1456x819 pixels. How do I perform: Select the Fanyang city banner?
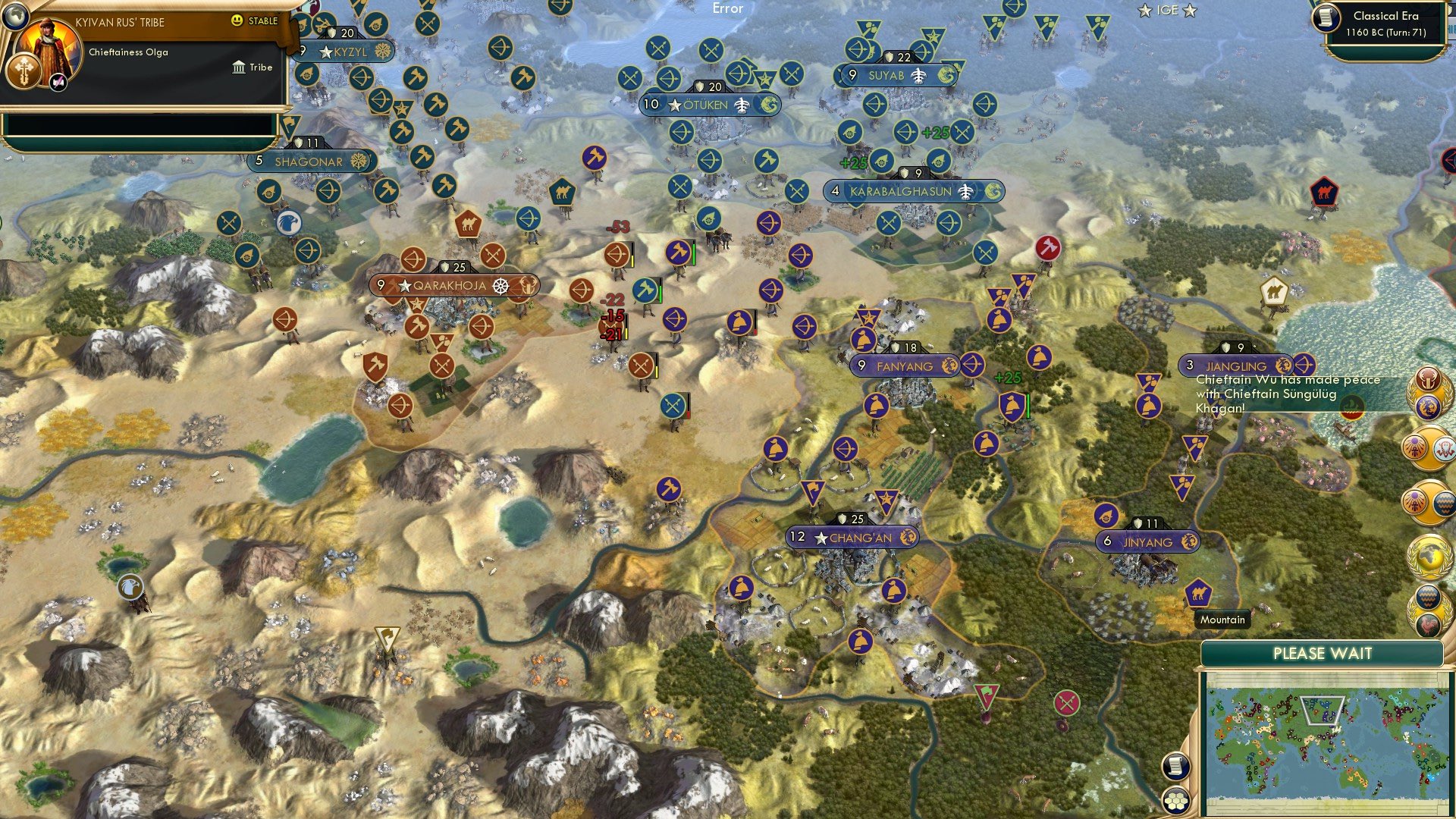904,366
